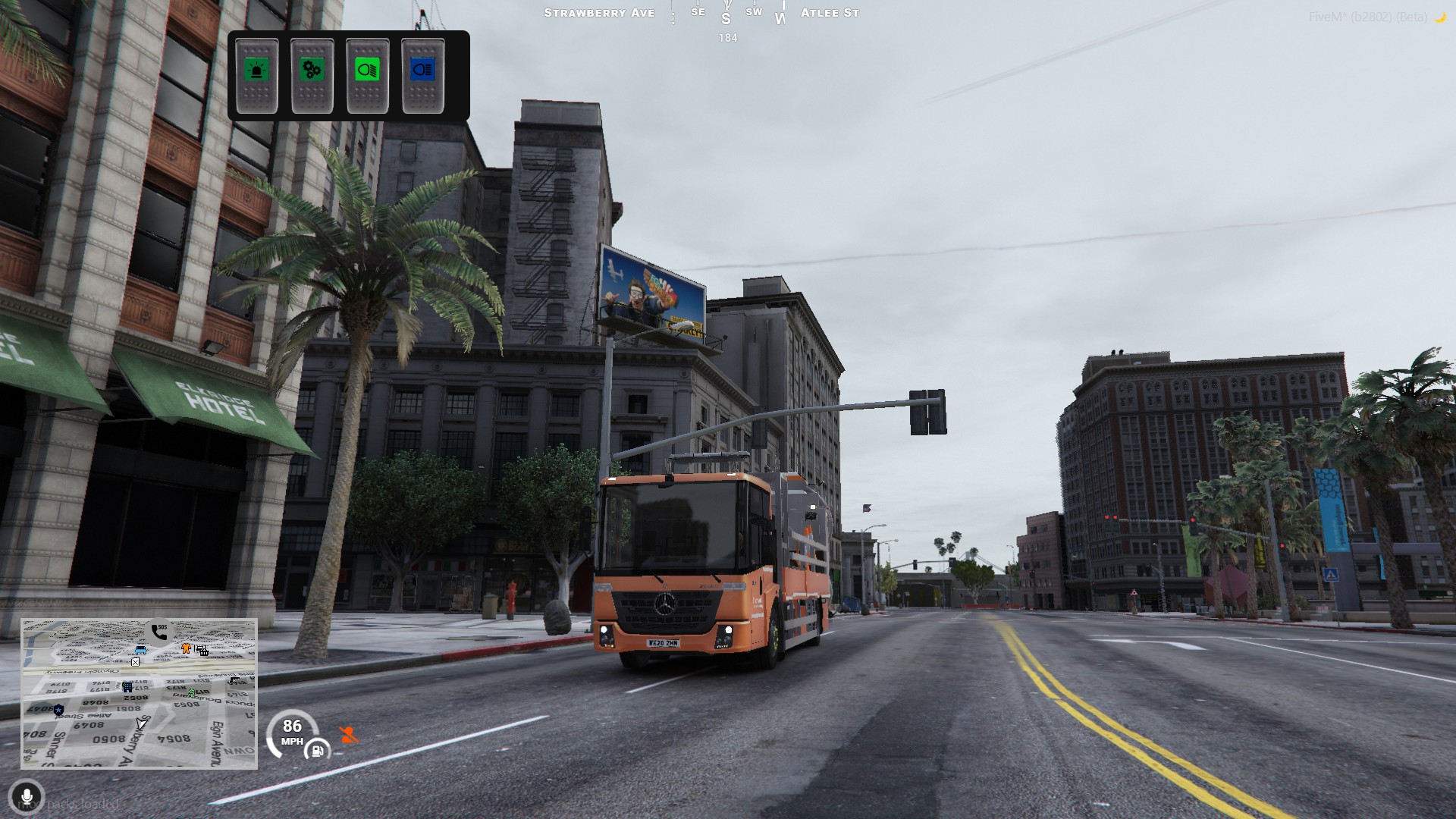Click the blue building blip on the map

click(127, 688)
